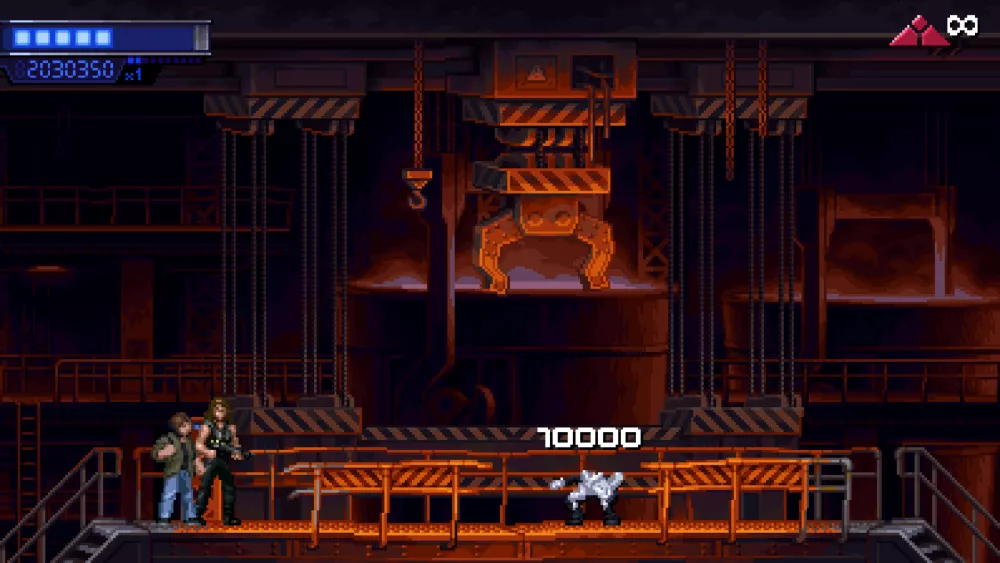Select the red pyramid weapon icon
Image resolution: width=1000 pixels, height=563 pixels.
tap(919, 33)
